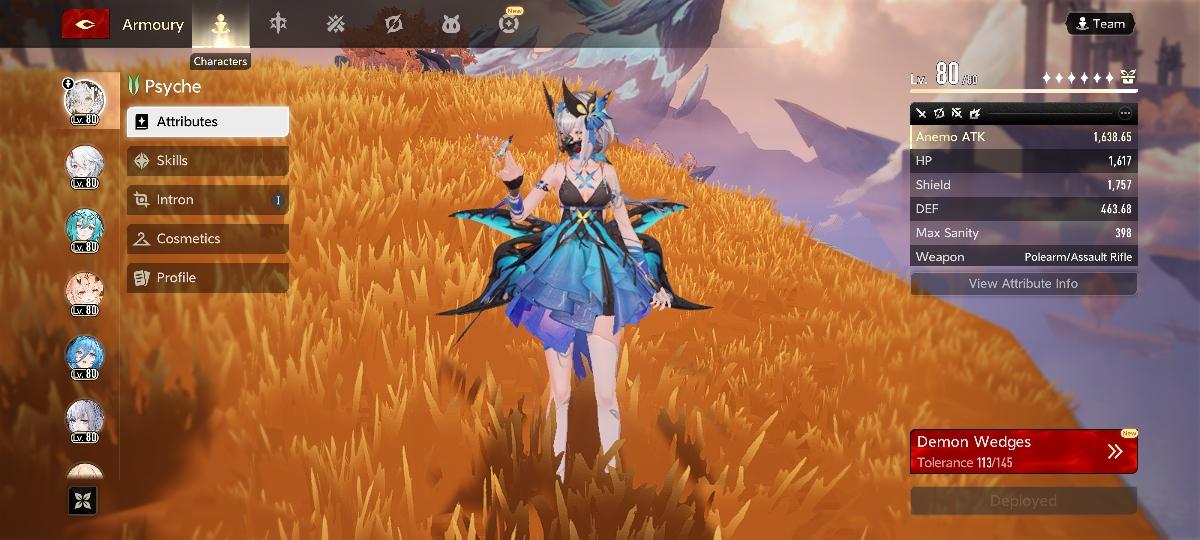Screen dimensions: 1200x540
Task: Open the circular tab marked New
Action: click(x=510, y=24)
